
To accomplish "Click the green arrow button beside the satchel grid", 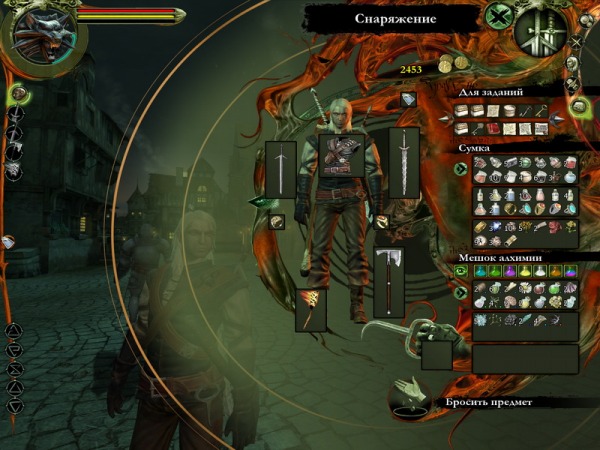I will pos(461,169).
